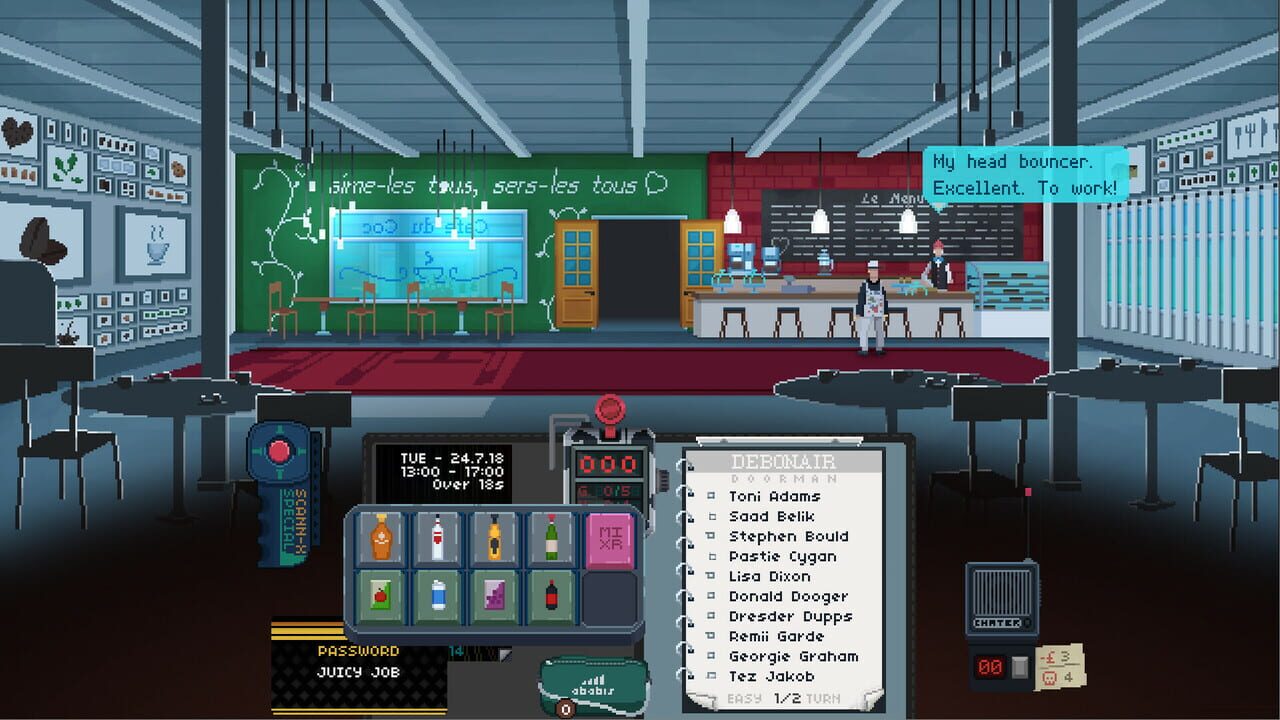Check off Toni Adams on the guest list
Screen dimensions: 1280x720
(x=711, y=496)
